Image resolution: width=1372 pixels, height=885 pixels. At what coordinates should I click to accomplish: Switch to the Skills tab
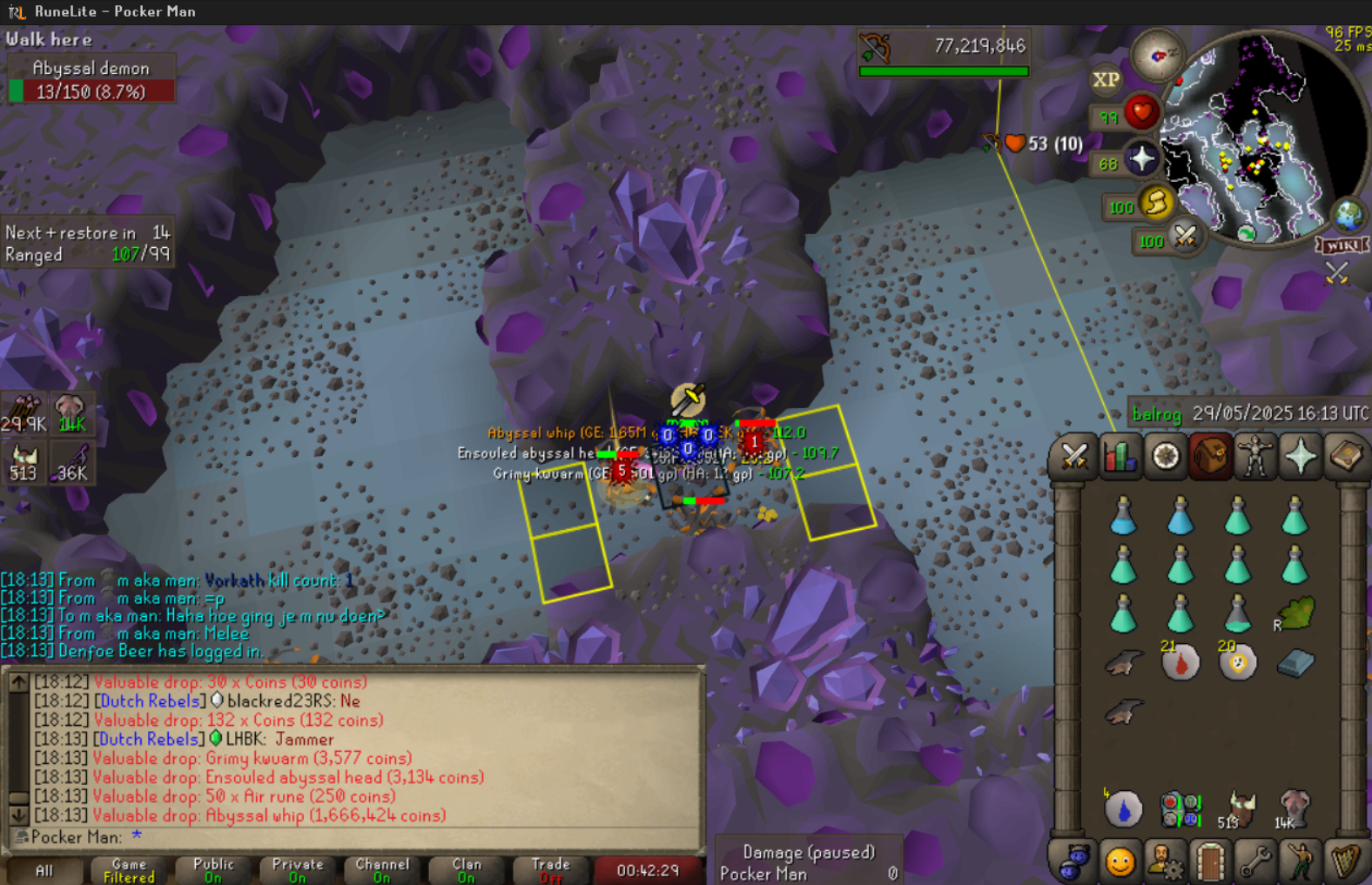point(1120,456)
